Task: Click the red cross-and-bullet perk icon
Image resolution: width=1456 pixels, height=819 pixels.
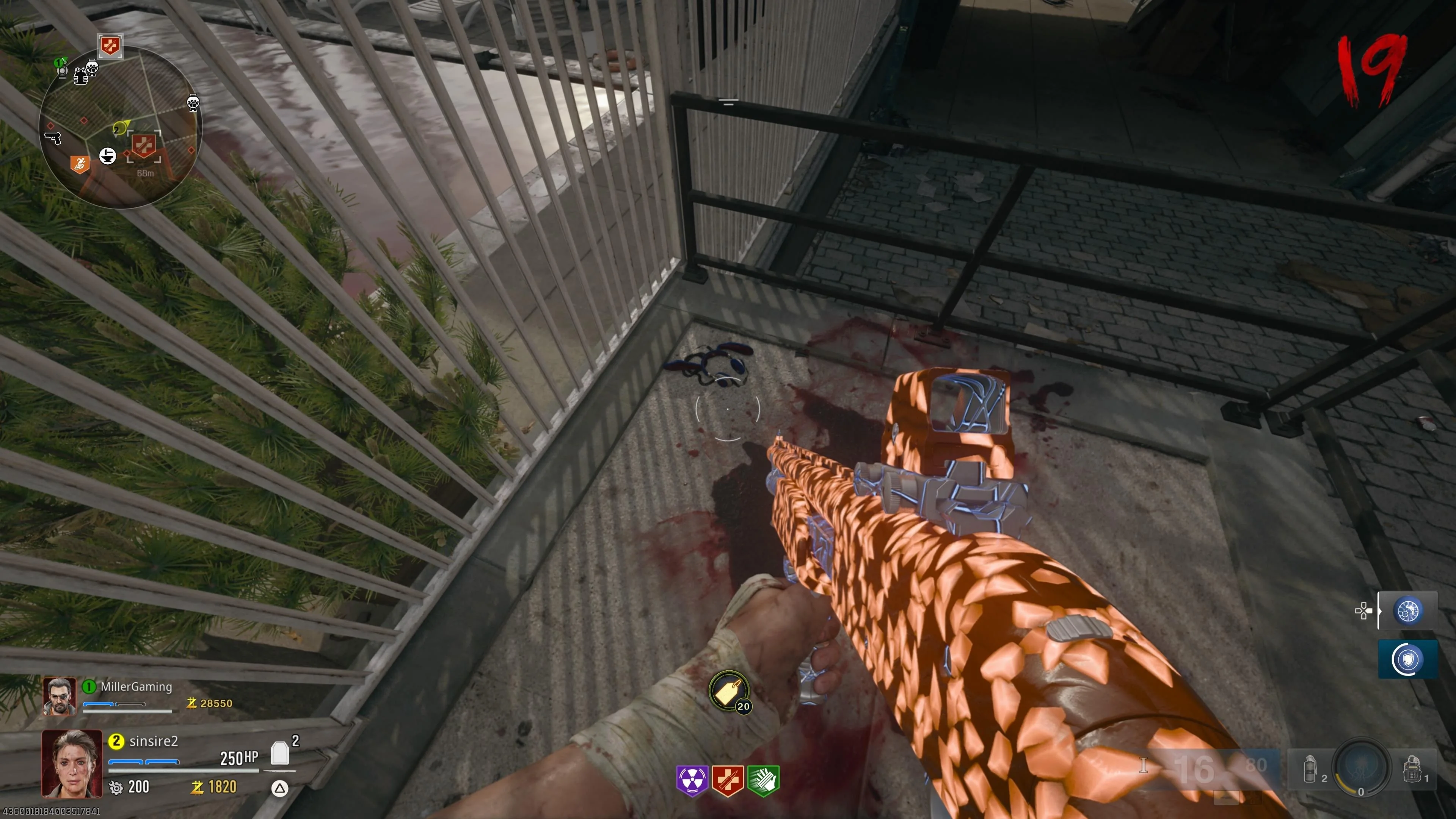Action: (728, 781)
